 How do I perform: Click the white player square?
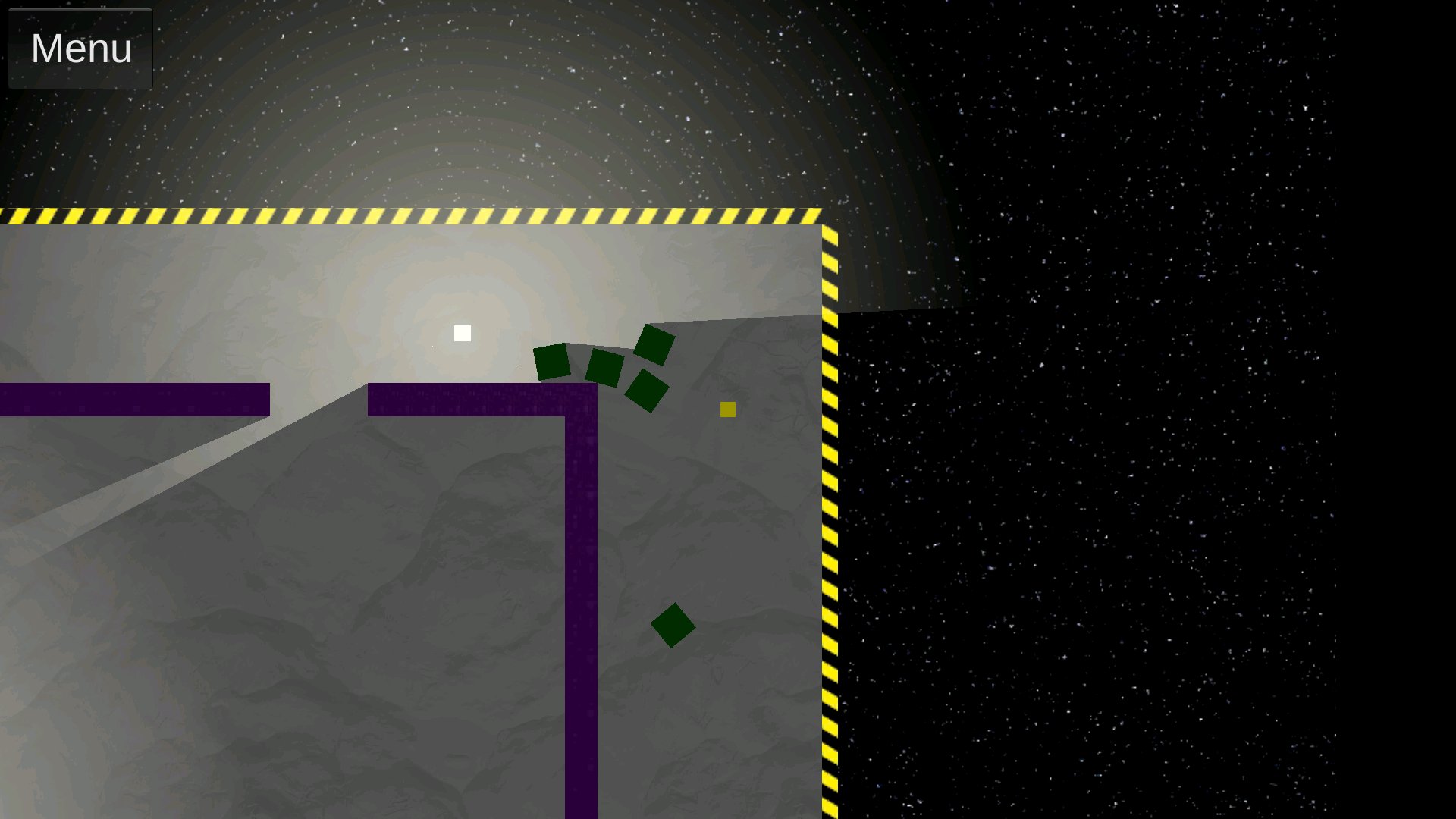tap(461, 332)
